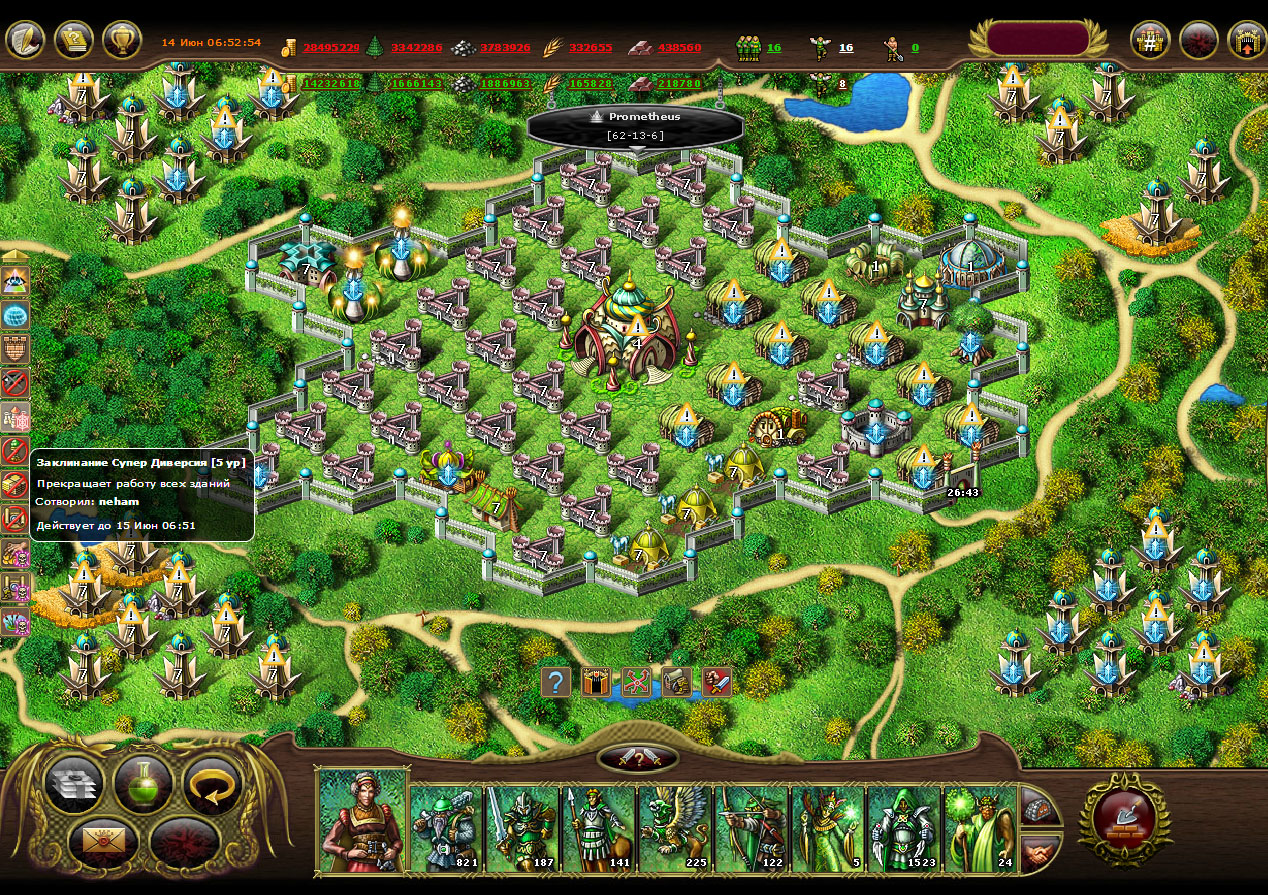The image size is (1268, 895).
Task: Open the hash grid button
Action: 1150,41
